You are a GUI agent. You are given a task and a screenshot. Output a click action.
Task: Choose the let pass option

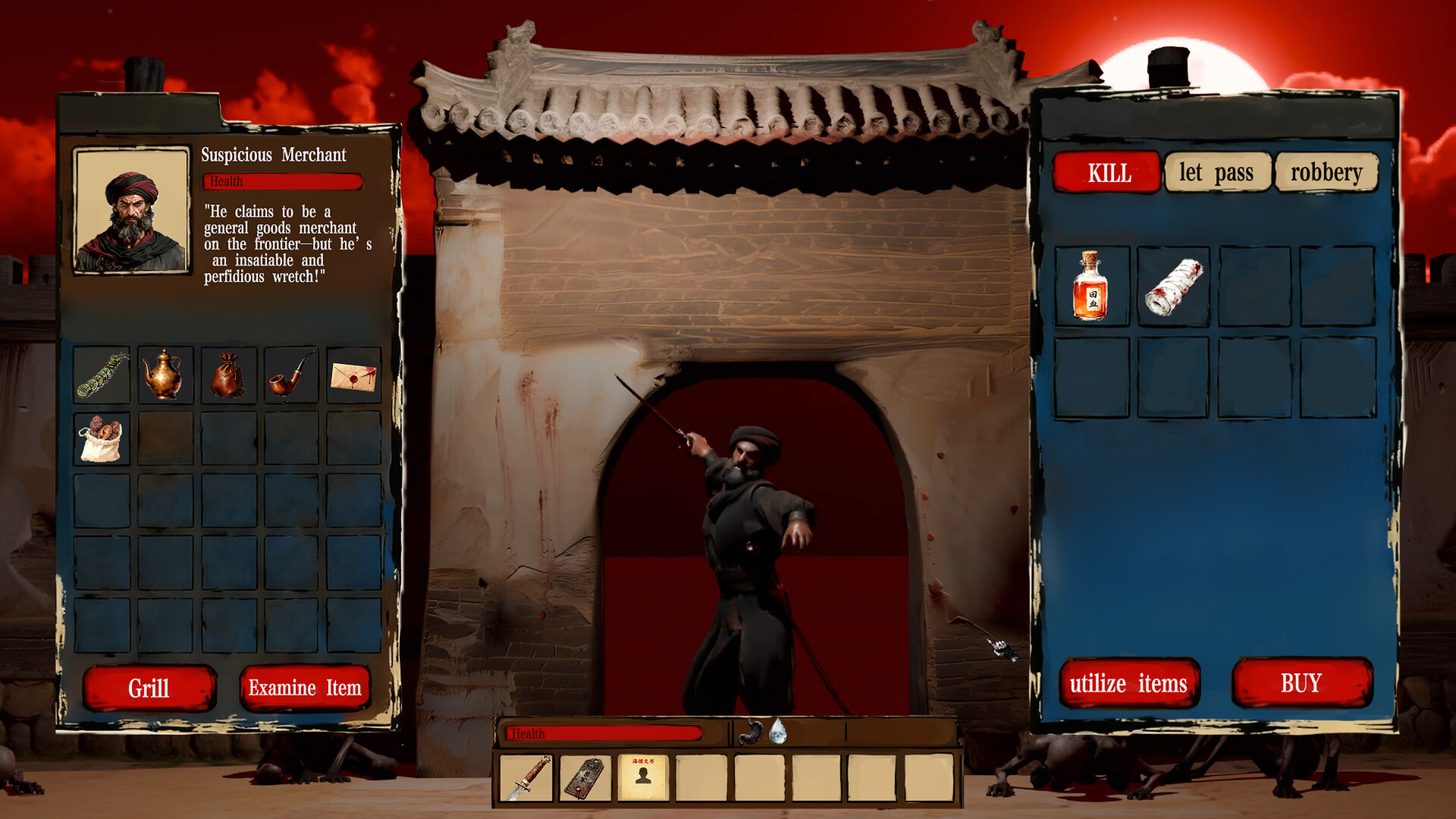pos(1218,173)
